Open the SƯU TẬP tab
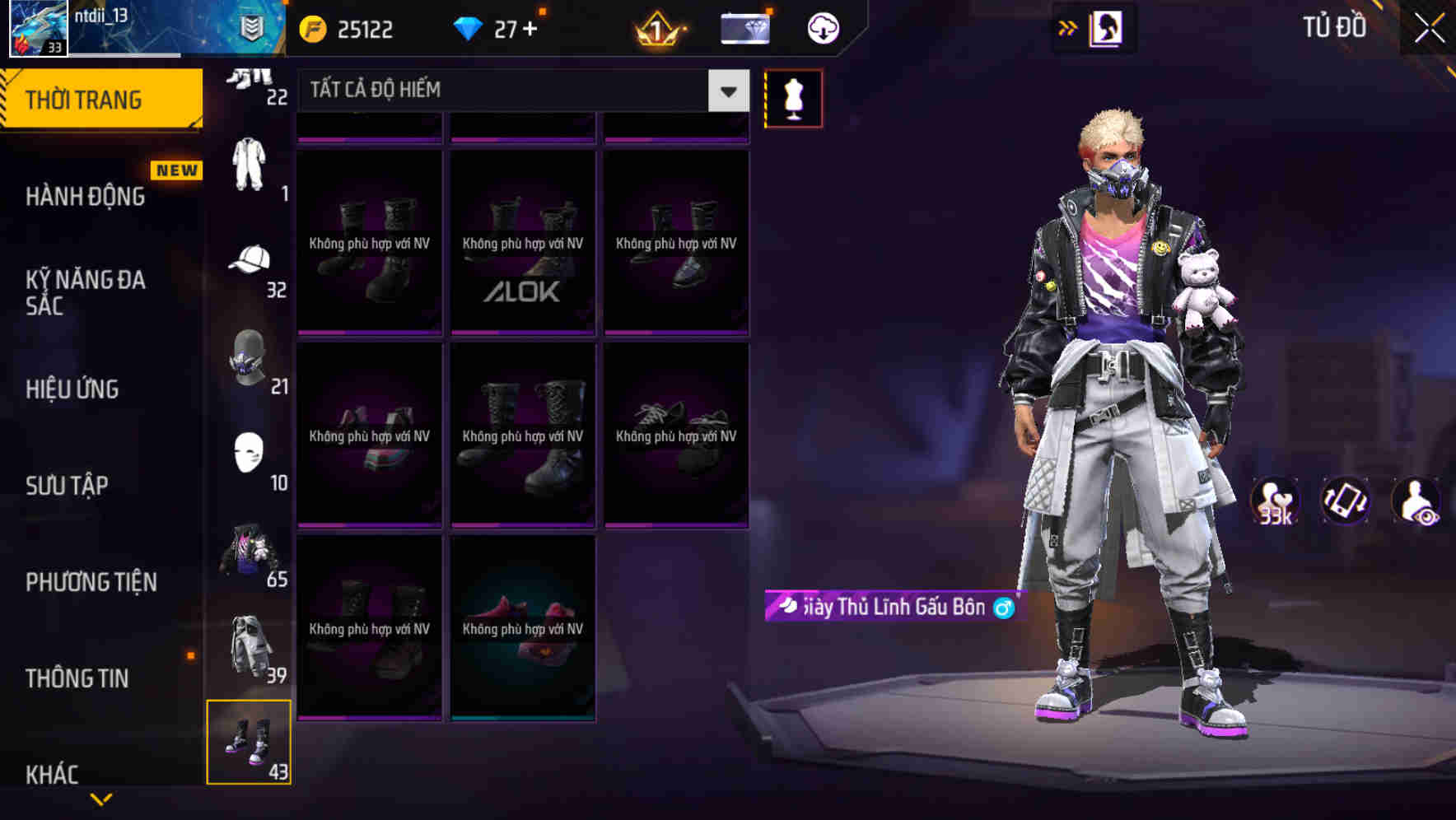1456x820 pixels. 68,486
